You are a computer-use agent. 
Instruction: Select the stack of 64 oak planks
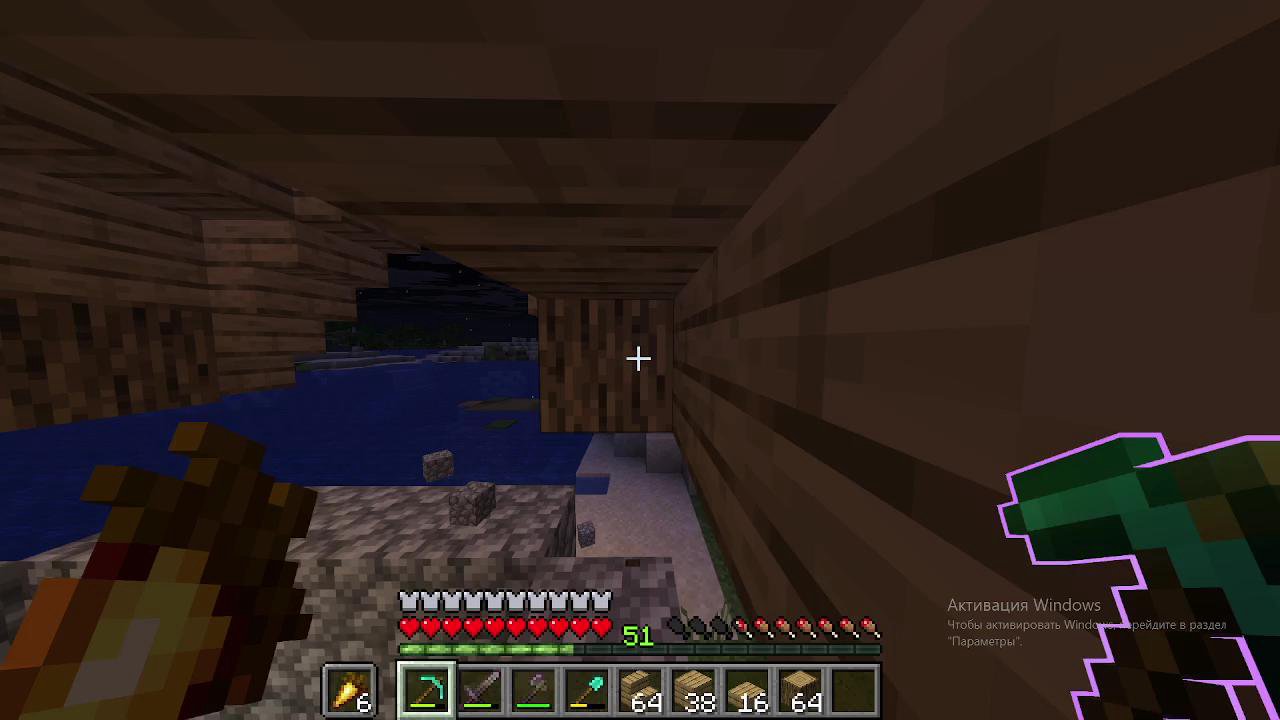pyautogui.click(x=642, y=688)
